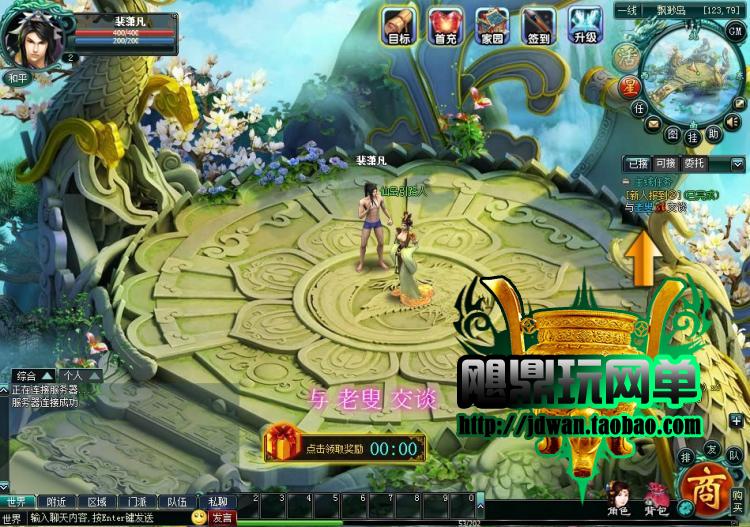Click the player portrait avatar

32,35
